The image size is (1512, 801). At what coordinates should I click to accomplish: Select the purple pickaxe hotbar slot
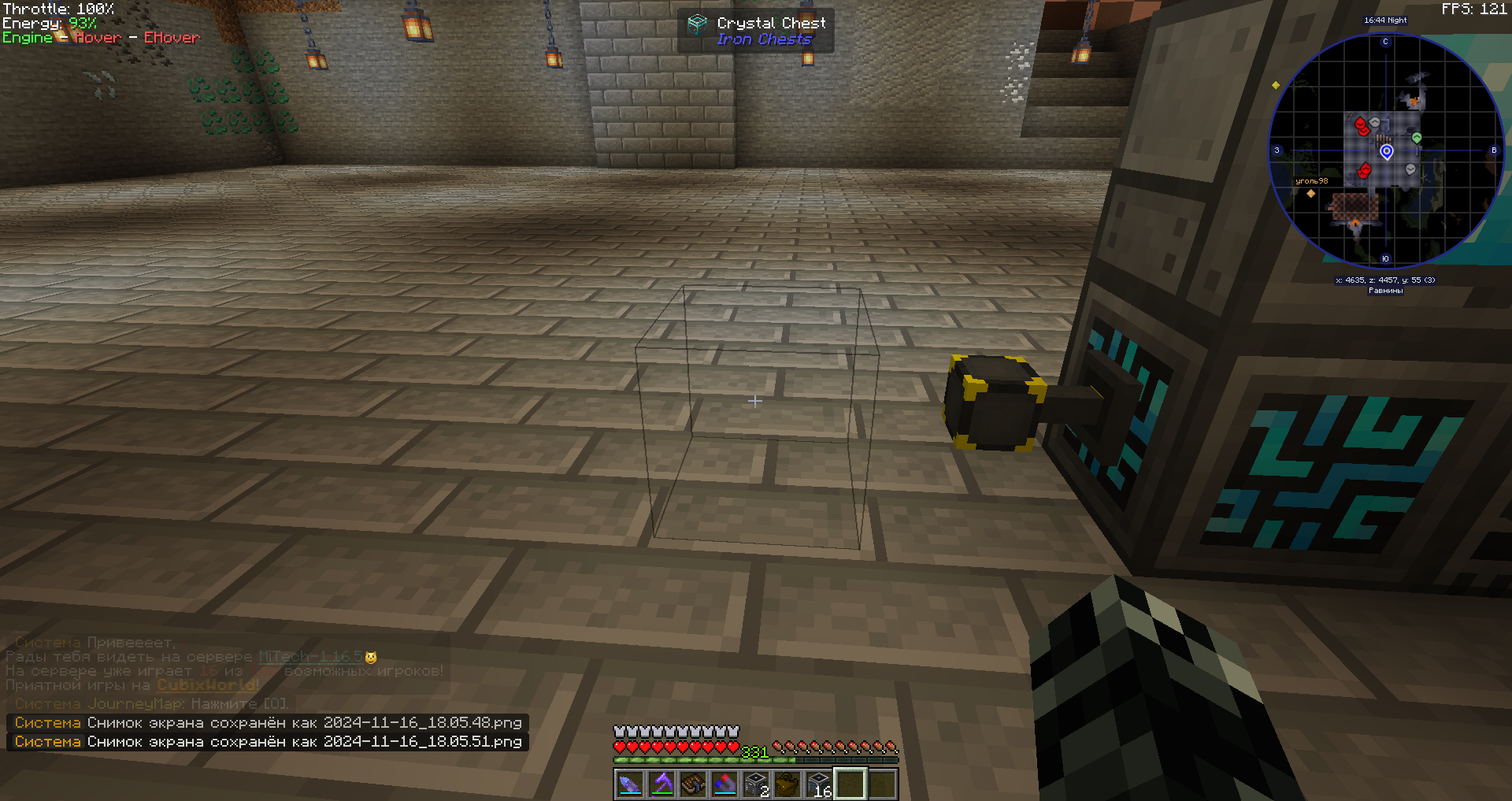click(661, 784)
